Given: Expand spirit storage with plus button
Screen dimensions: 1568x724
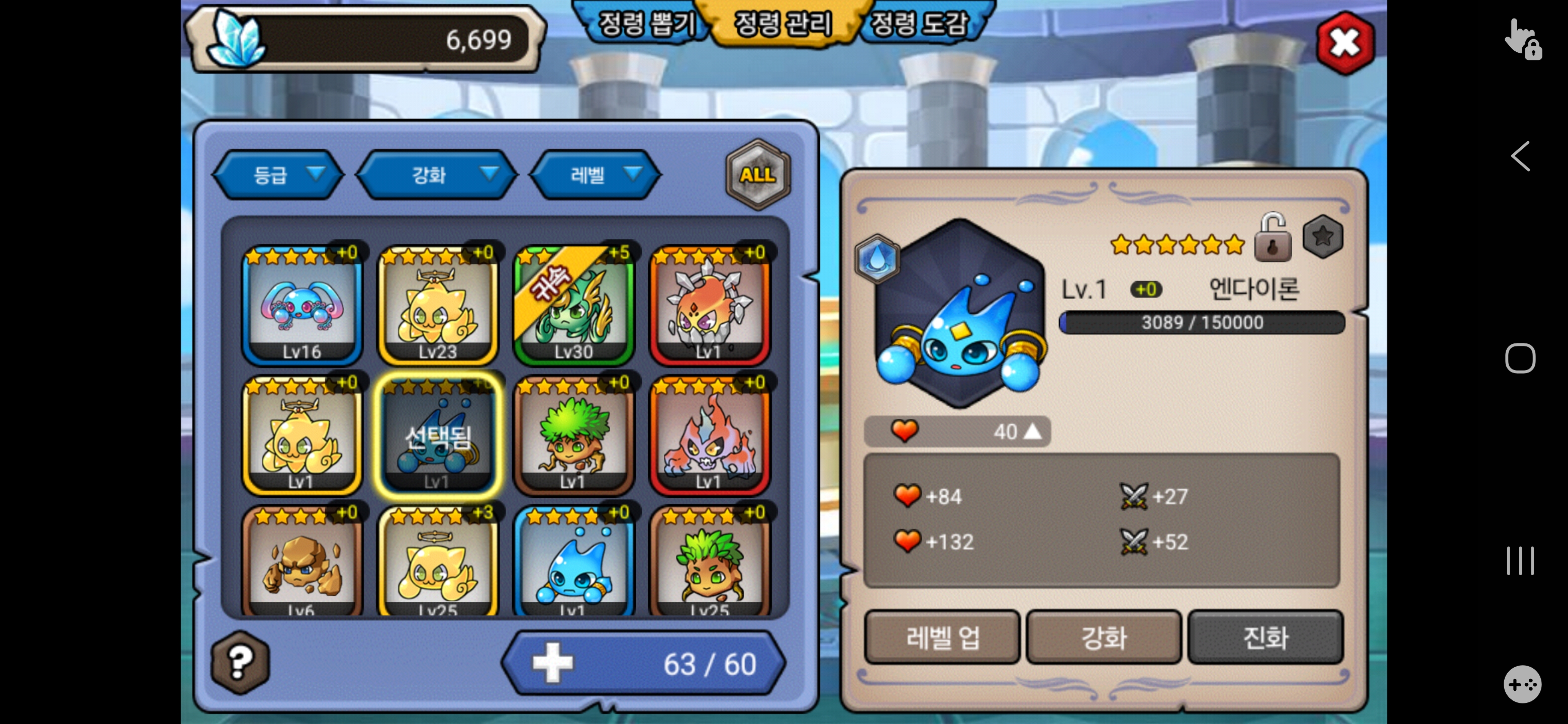Looking at the screenshot, I should (553, 663).
